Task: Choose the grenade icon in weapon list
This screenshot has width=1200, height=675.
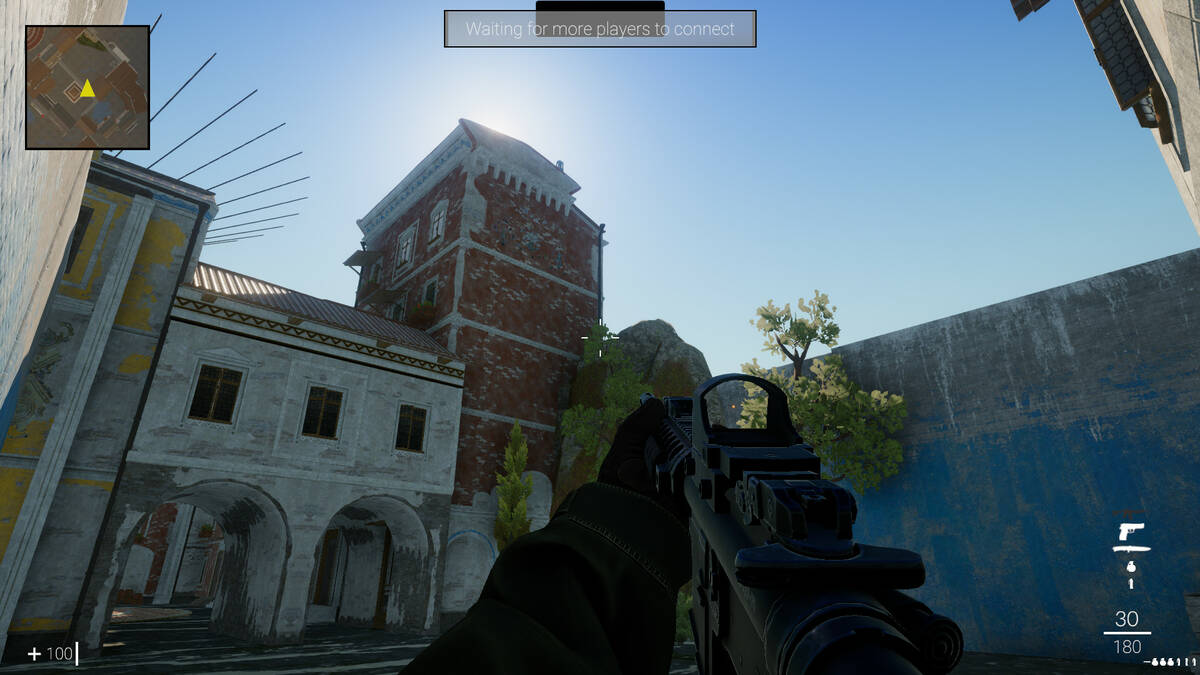Action: click(1131, 566)
